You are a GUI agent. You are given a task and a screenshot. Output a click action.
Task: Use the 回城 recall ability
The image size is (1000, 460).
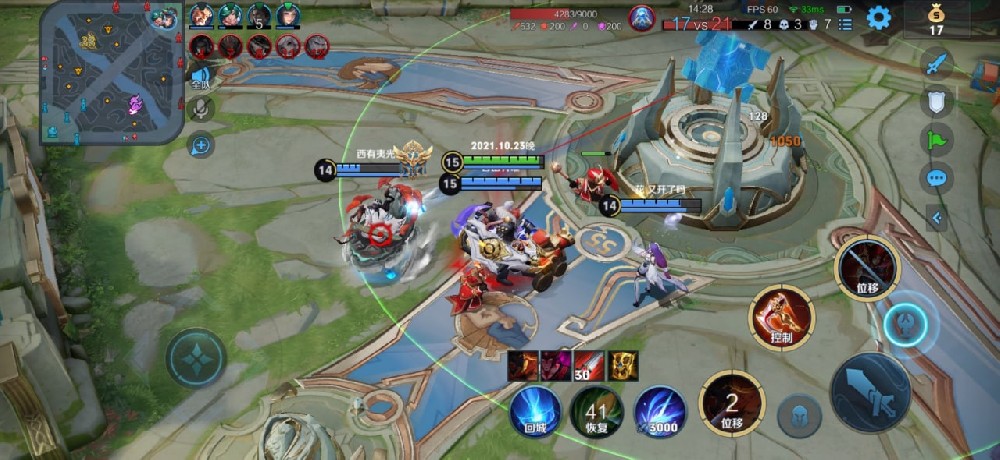[536, 411]
